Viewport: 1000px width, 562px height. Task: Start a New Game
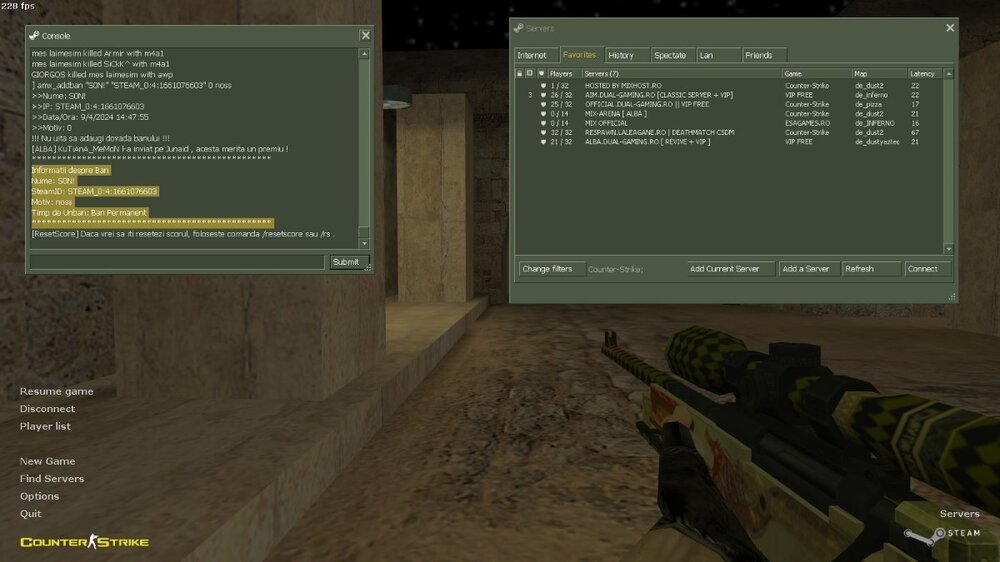pyautogui.click(x=47, y=461)
